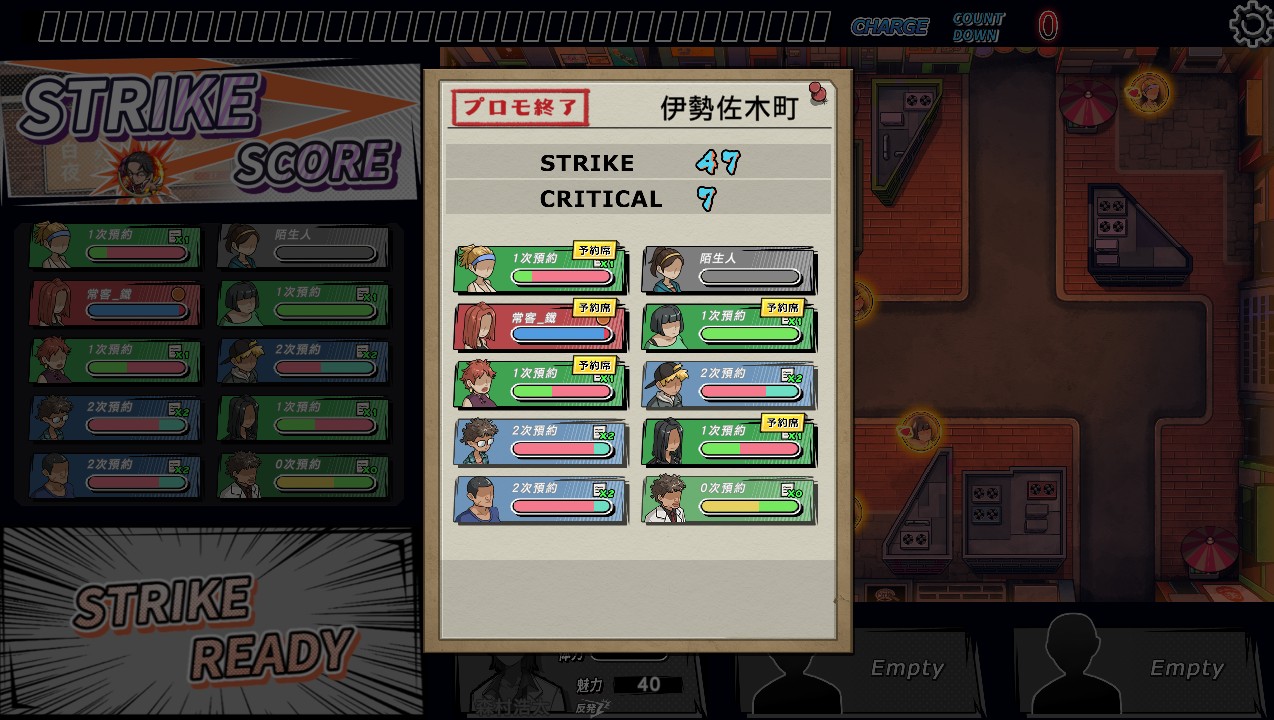Image resolution: width=1274 pixels, height=720 pixels.
Task: Choose the 常客_鐵 red-haired card in results panel
Action: click(540, 327)
